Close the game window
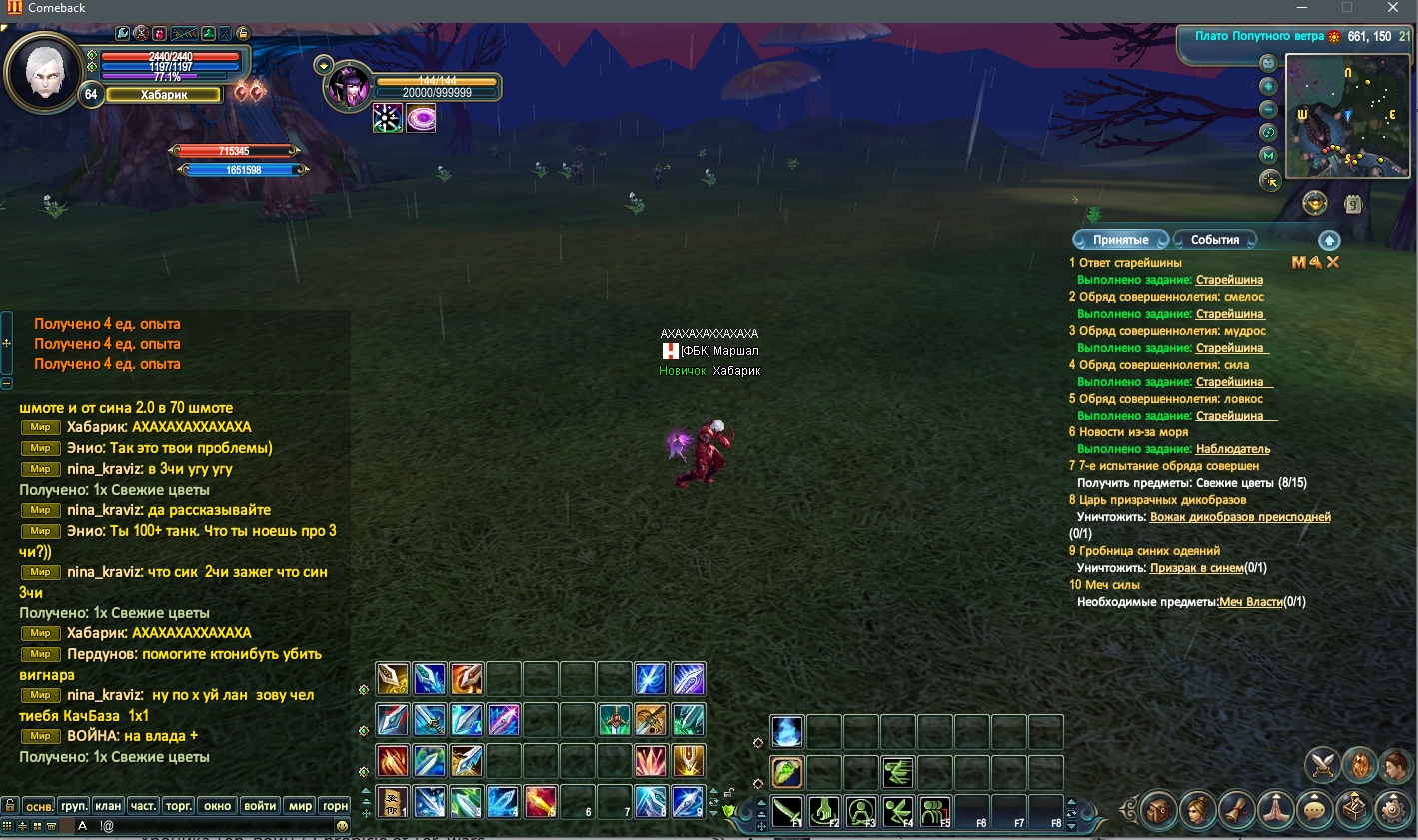1418x840 pixels. pos(1392,8)
